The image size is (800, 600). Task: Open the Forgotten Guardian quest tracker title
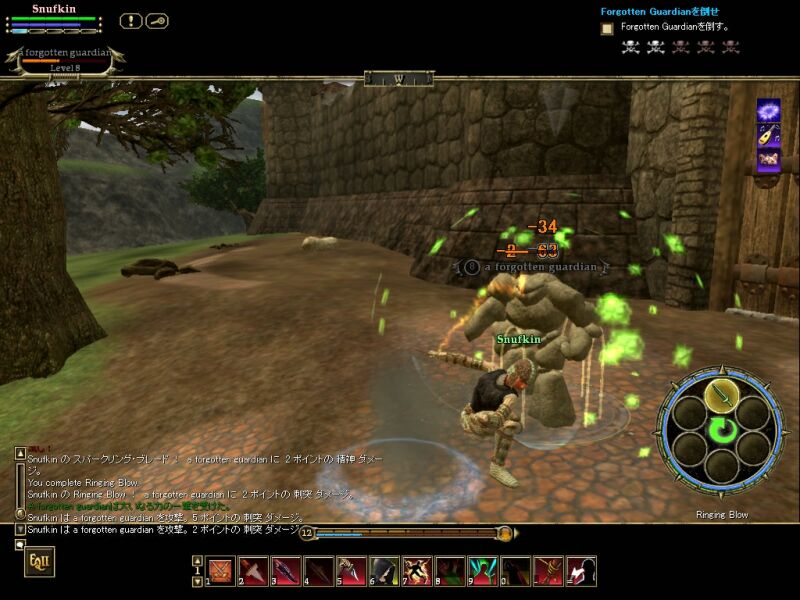tap(659, 12)
